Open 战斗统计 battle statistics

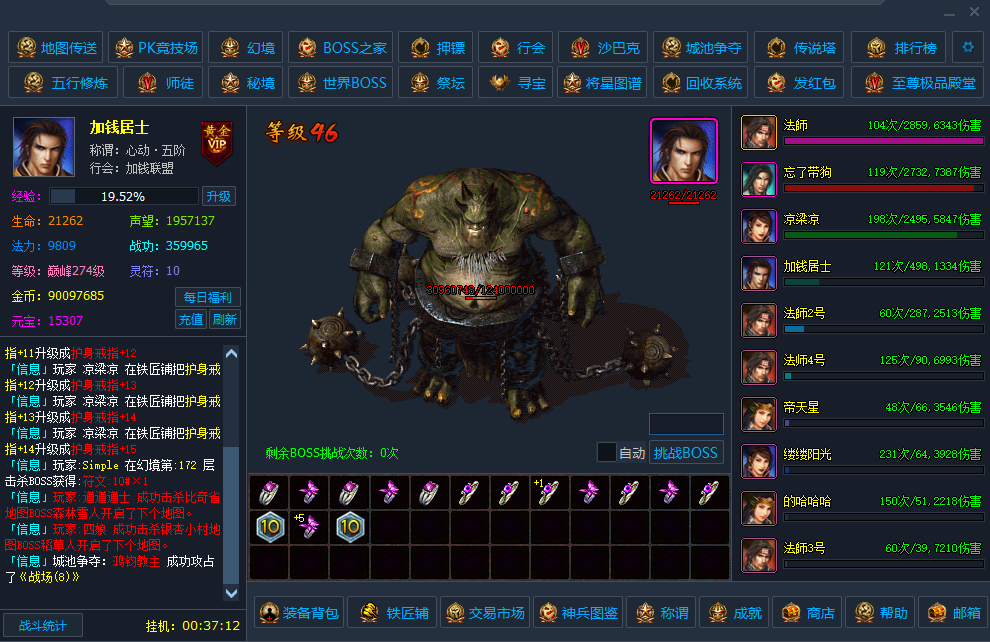42,626
